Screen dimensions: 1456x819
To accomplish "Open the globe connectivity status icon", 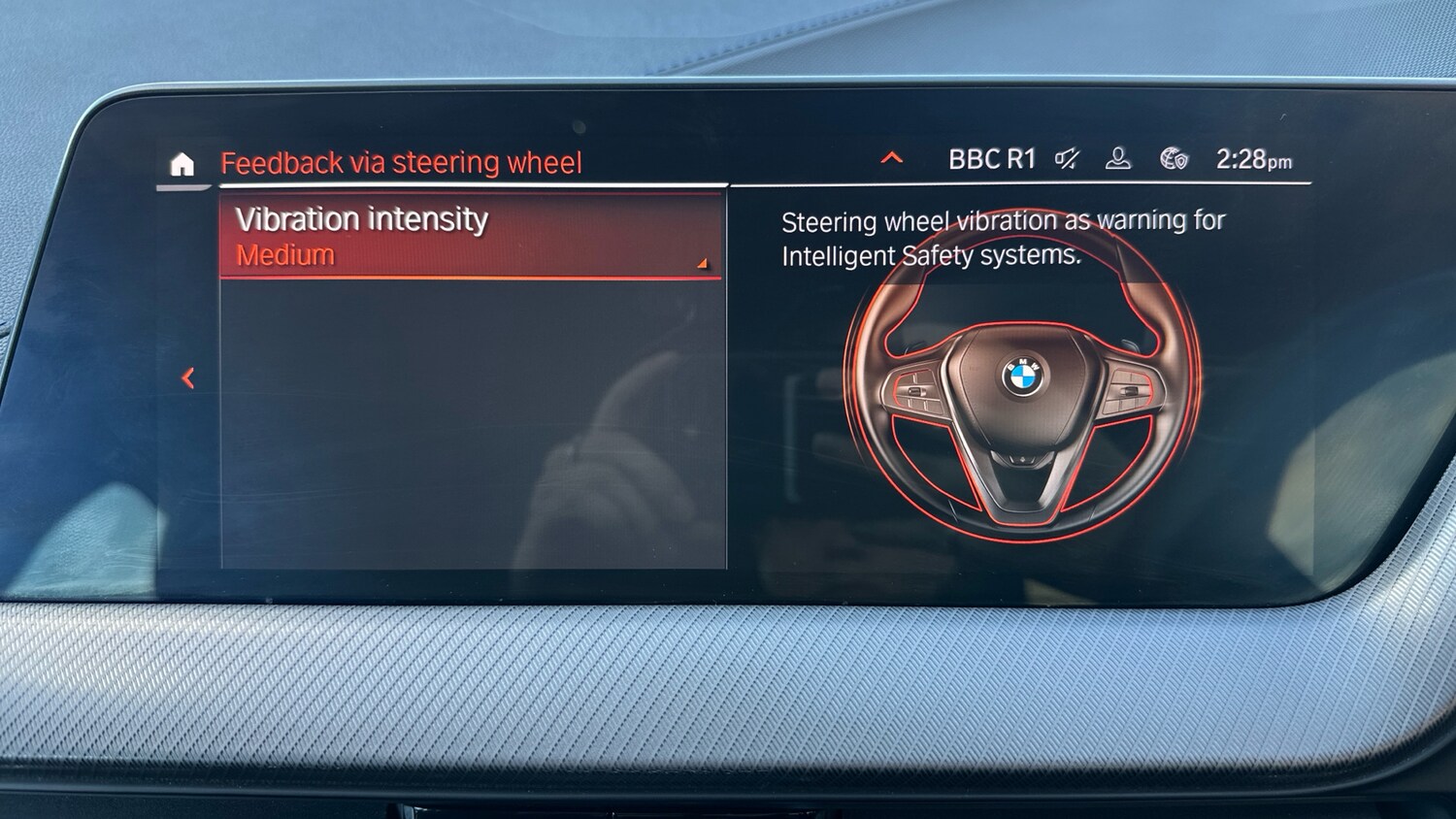I will point(1174,159).
